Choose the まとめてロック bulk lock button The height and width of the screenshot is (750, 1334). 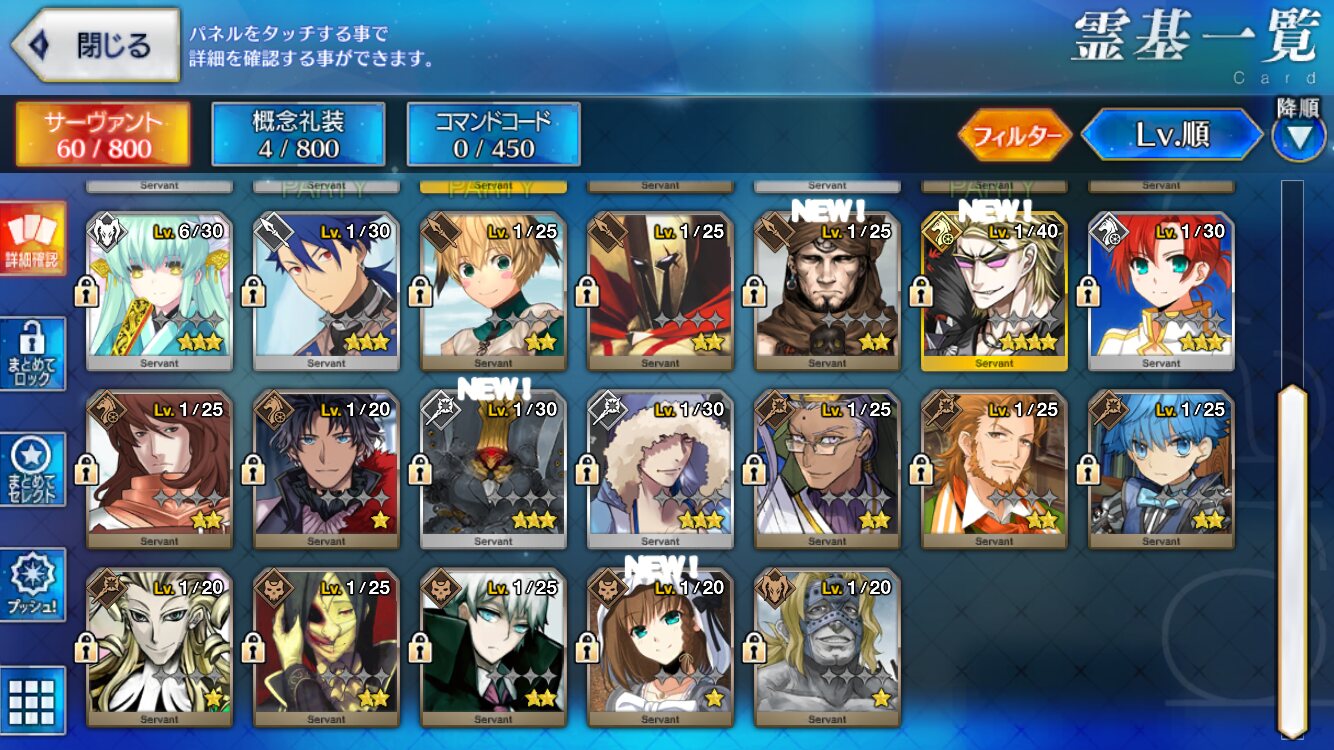click(33, 354)
